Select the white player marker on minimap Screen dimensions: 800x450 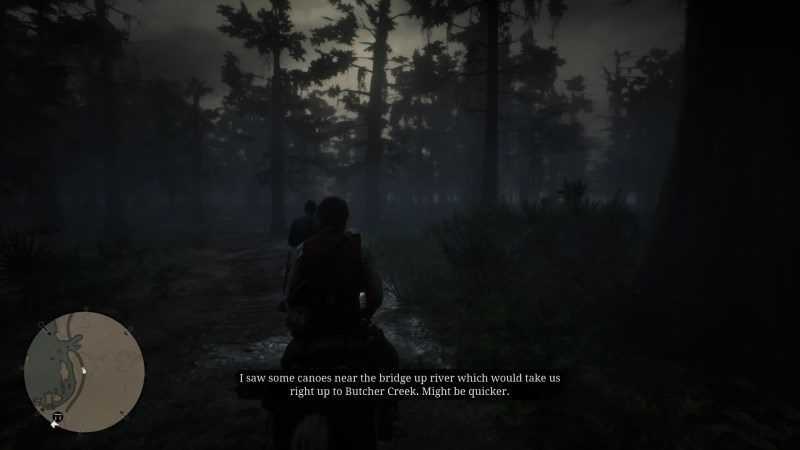click(84, 372)
